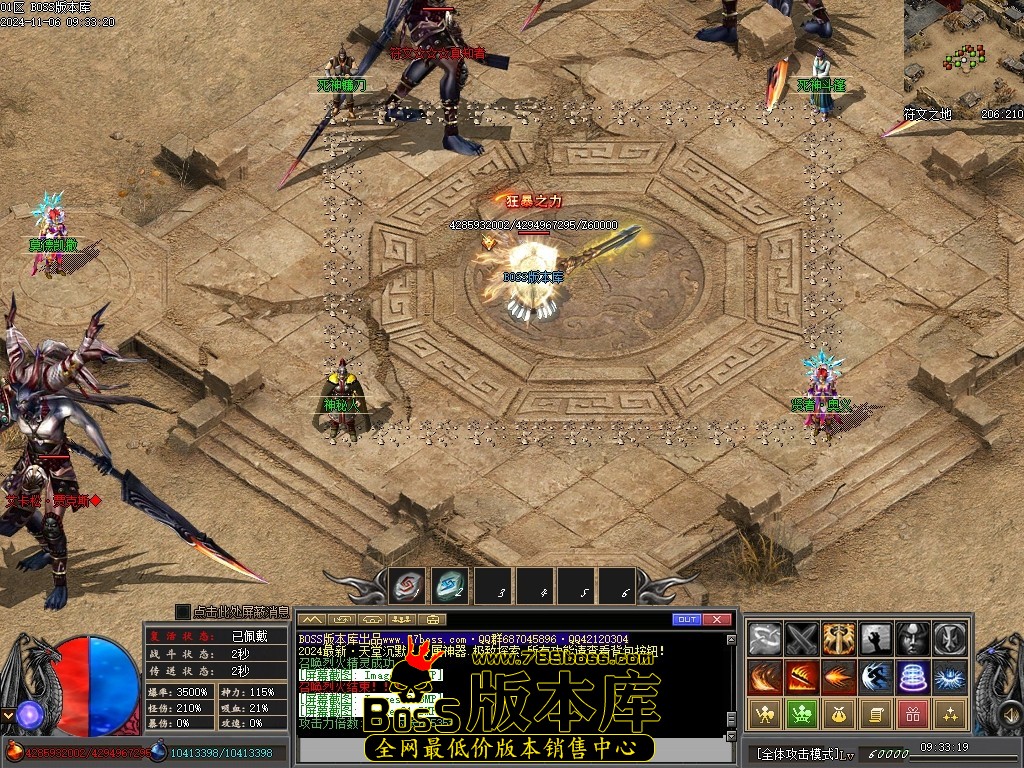Select the grasping hand silhouette skill

coord(876,639)
